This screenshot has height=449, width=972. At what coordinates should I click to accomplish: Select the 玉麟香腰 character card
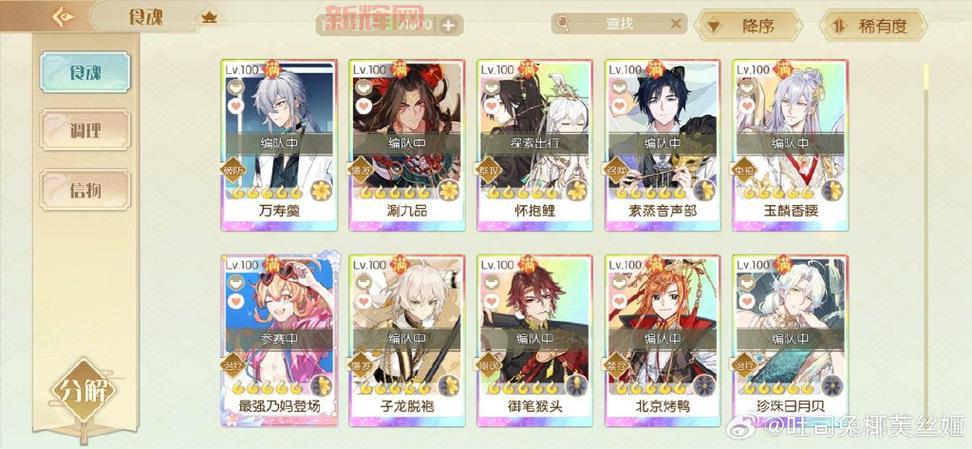pyautogui.click(x=790, y=140)
